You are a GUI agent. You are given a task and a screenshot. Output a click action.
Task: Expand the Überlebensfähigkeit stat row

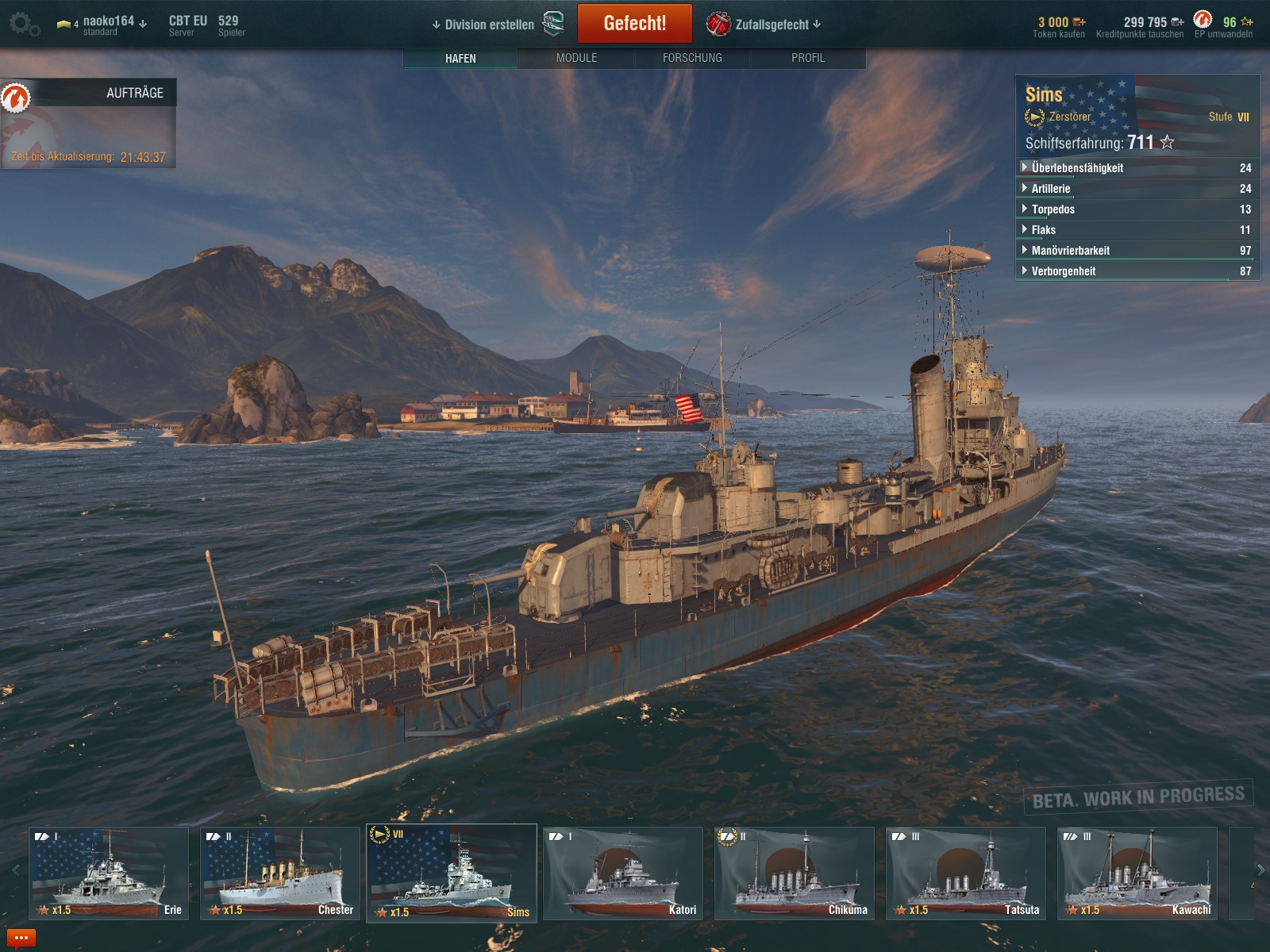[x=1076, y=168]
